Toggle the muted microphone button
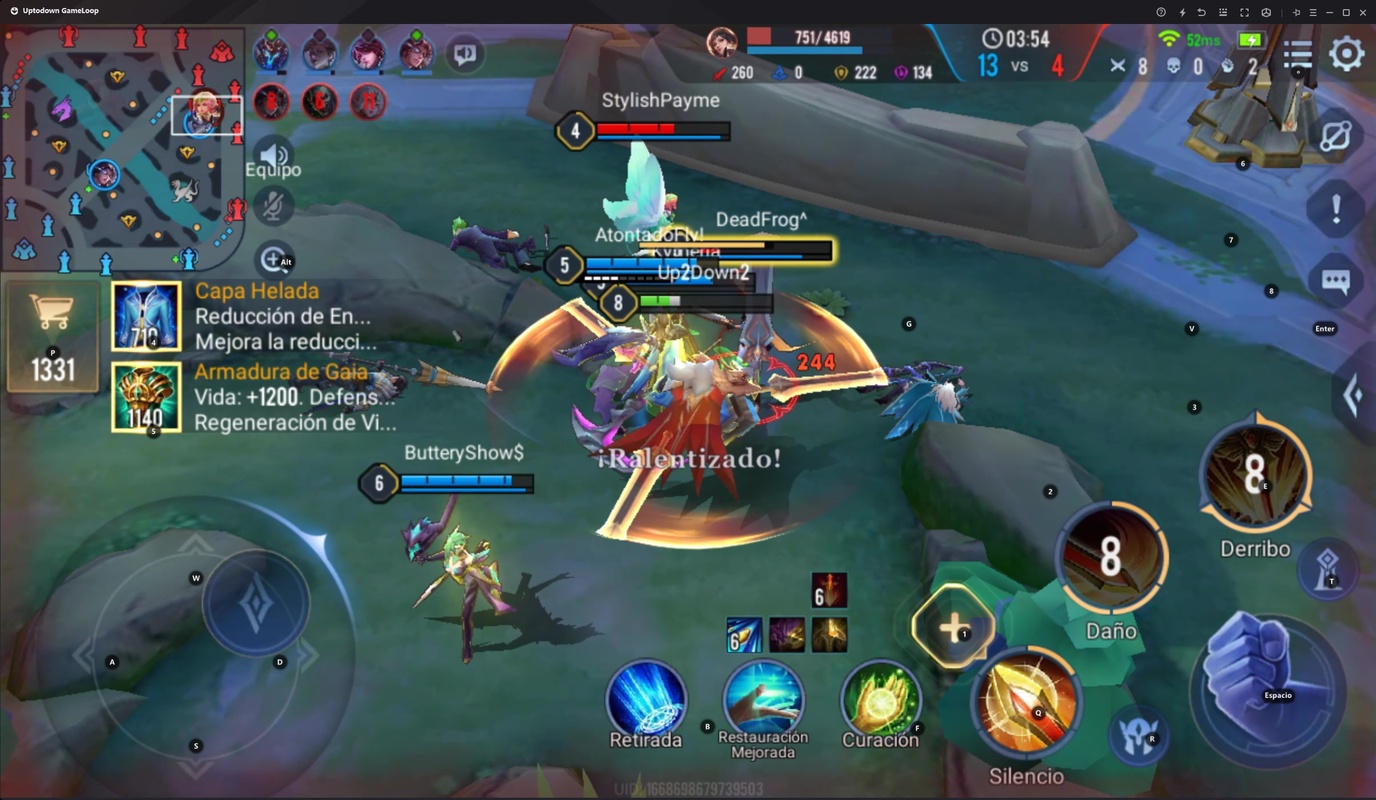Viewport: 1376px width, 800px height. tap(273, 206)
